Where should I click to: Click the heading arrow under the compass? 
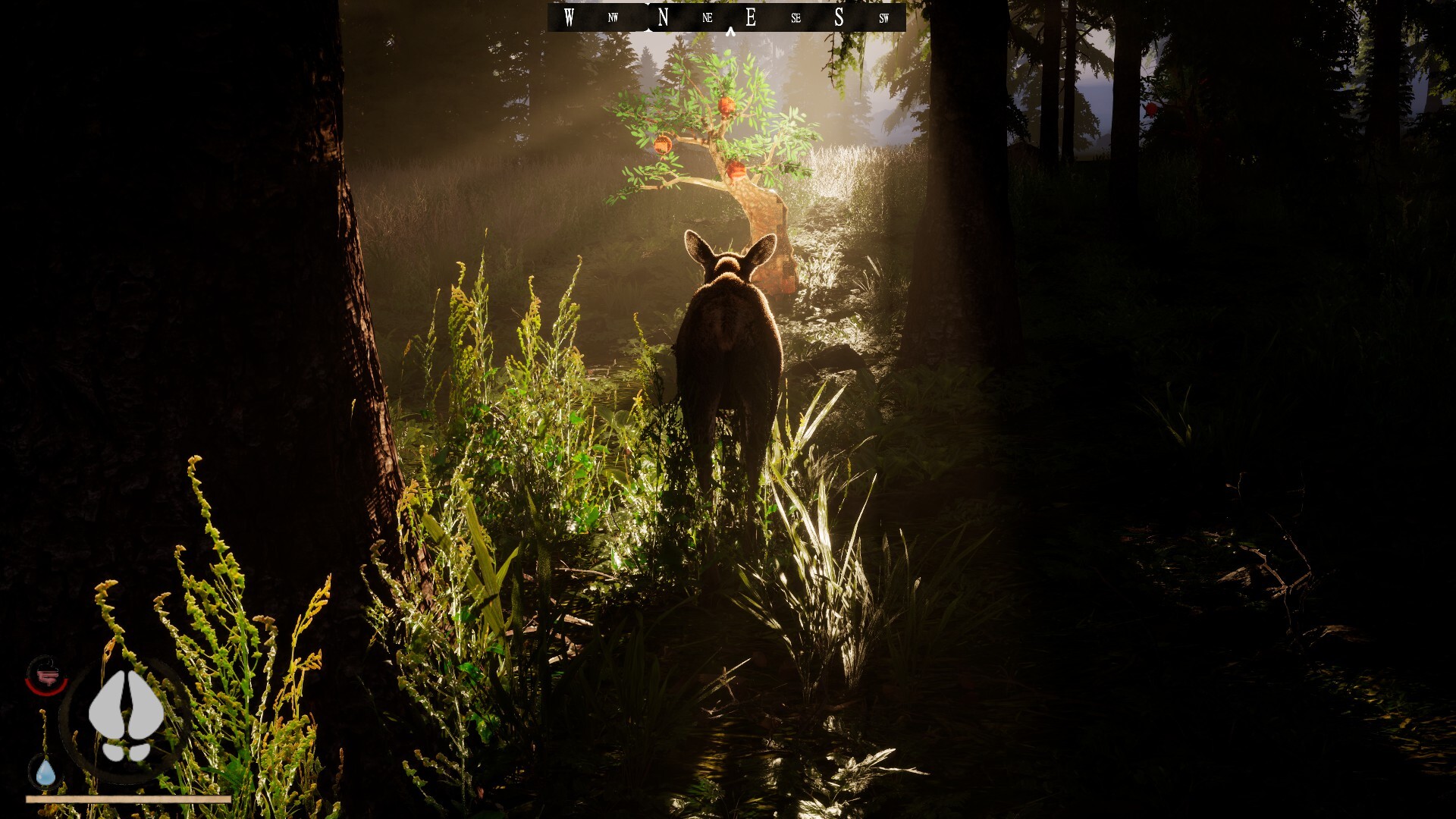point(729,31)
